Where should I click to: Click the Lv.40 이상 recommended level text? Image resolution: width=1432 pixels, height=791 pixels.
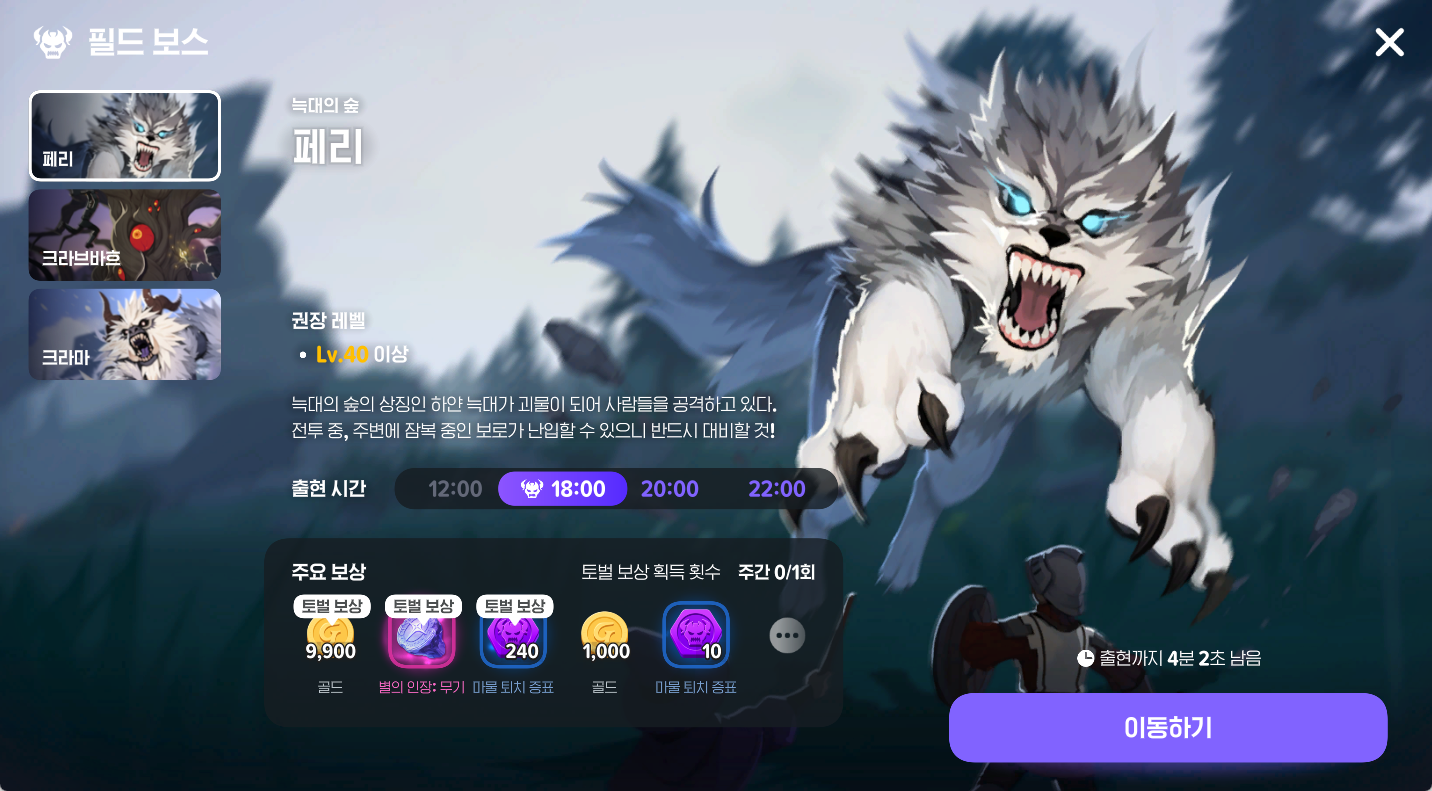362,353
